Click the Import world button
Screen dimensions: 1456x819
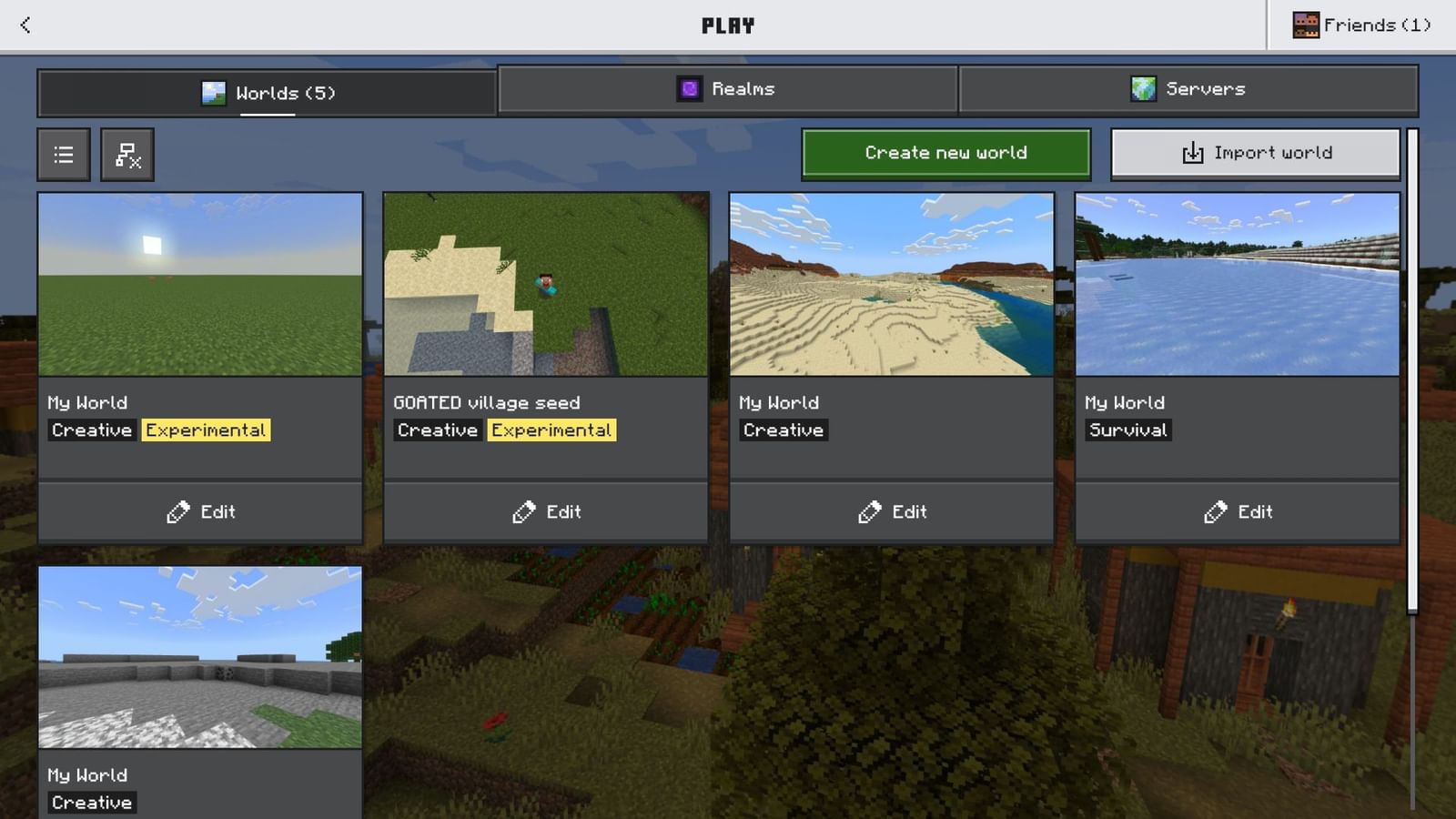click(1255, 152)
